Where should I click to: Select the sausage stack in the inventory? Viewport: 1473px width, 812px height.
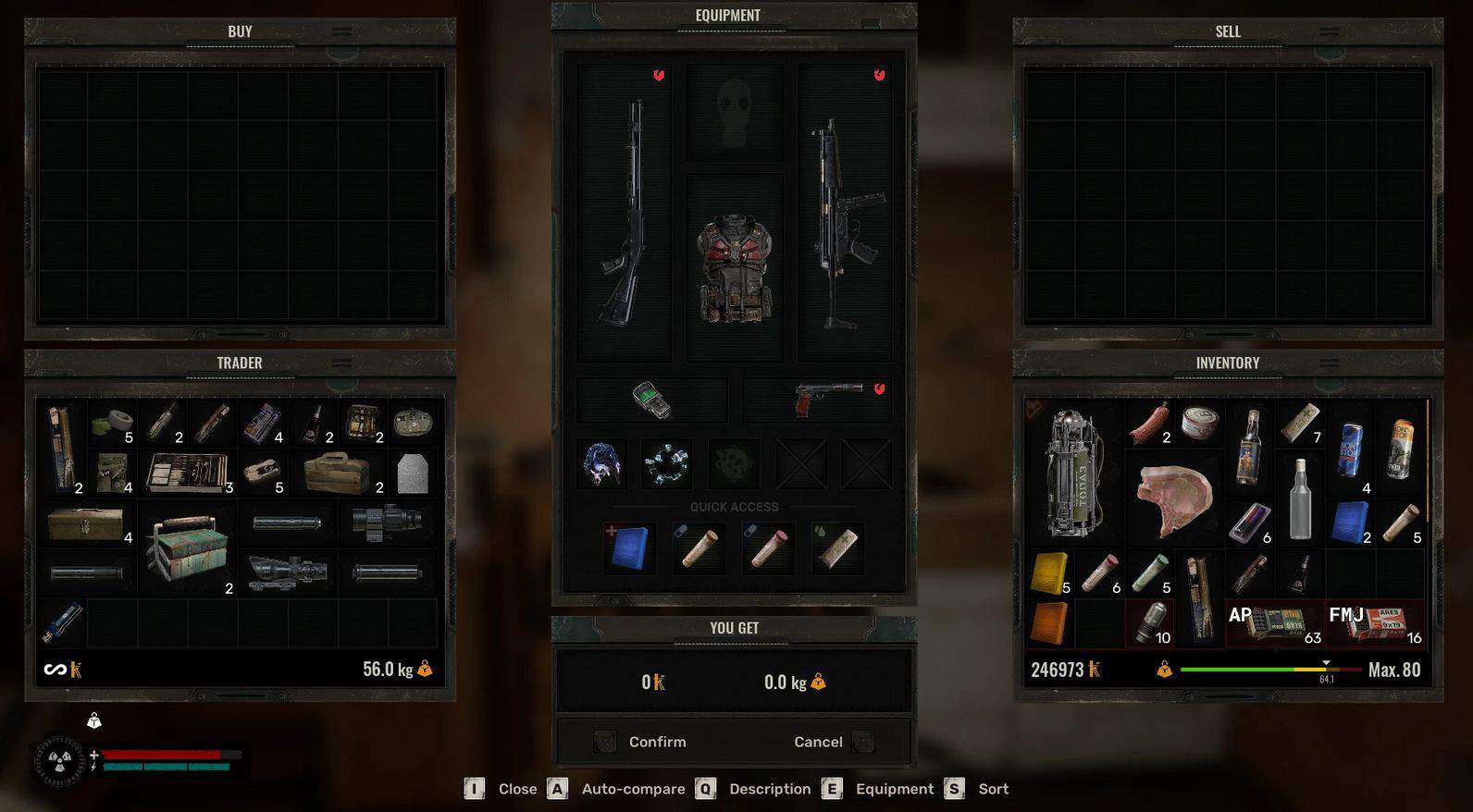1150,424
